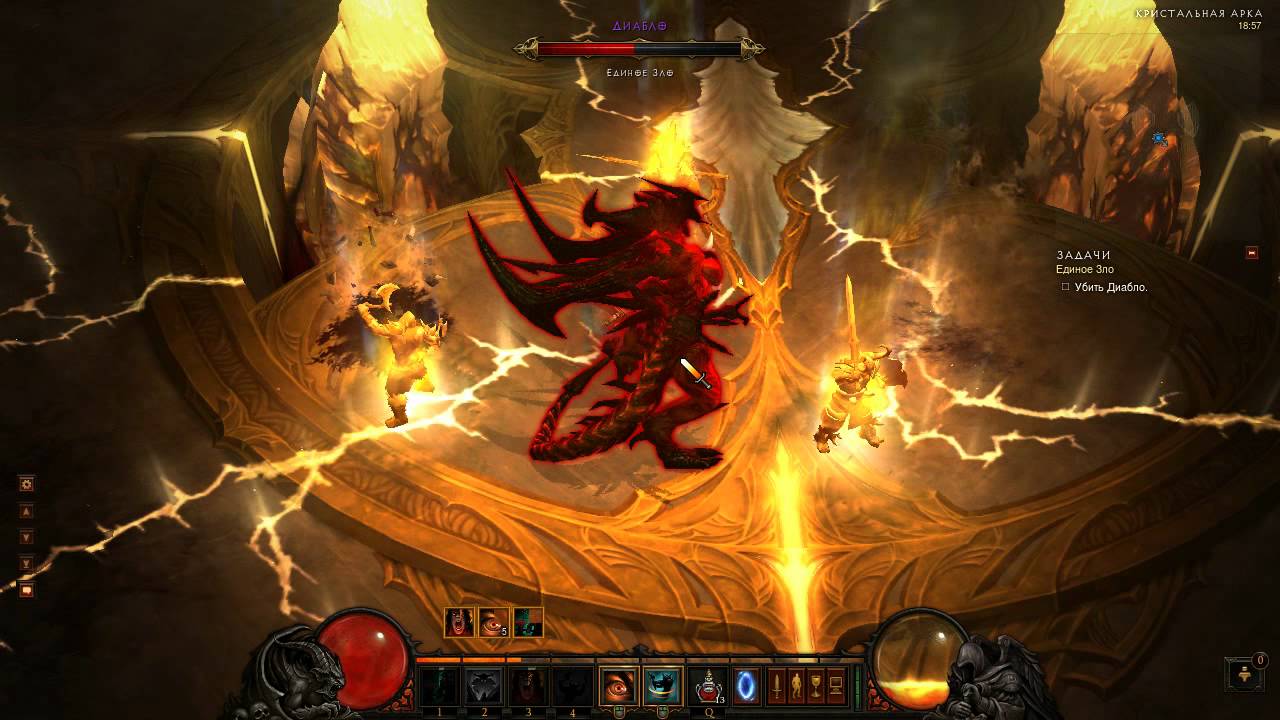Use the red health potion

708,686
